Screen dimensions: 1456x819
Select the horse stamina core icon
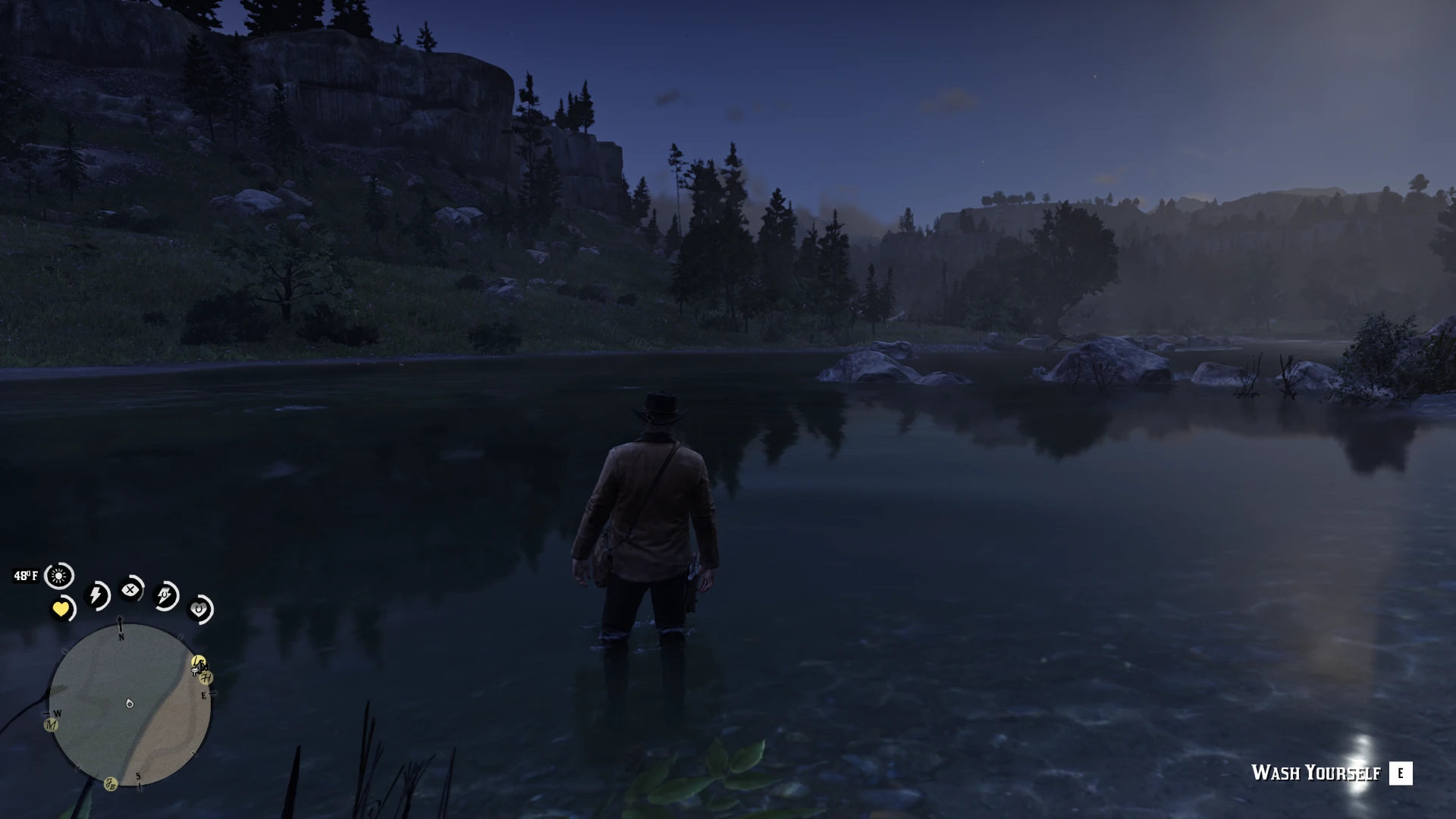166,596
